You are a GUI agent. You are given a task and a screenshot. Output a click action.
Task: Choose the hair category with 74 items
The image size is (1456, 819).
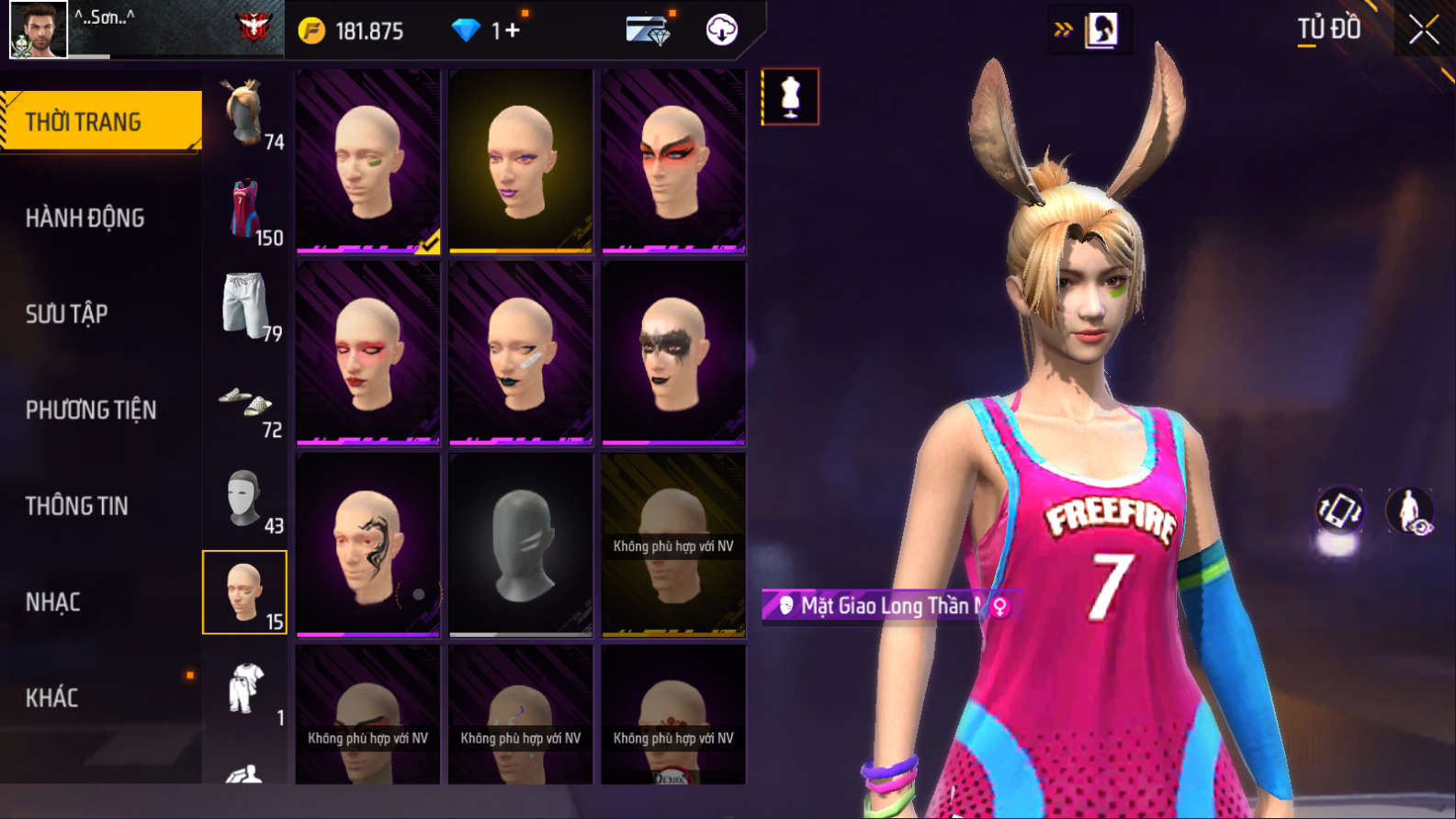245,114
